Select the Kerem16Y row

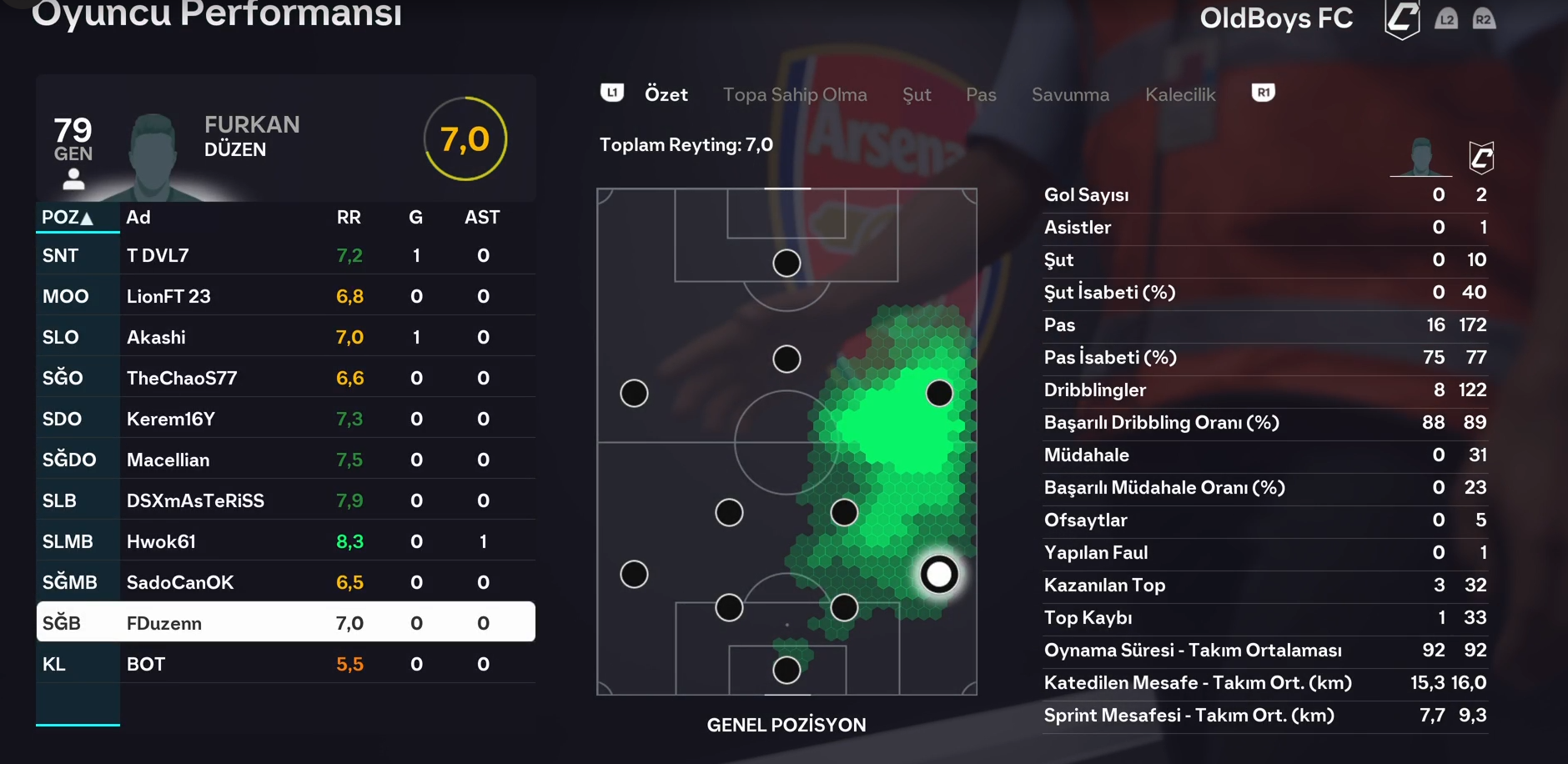(285, 420)
